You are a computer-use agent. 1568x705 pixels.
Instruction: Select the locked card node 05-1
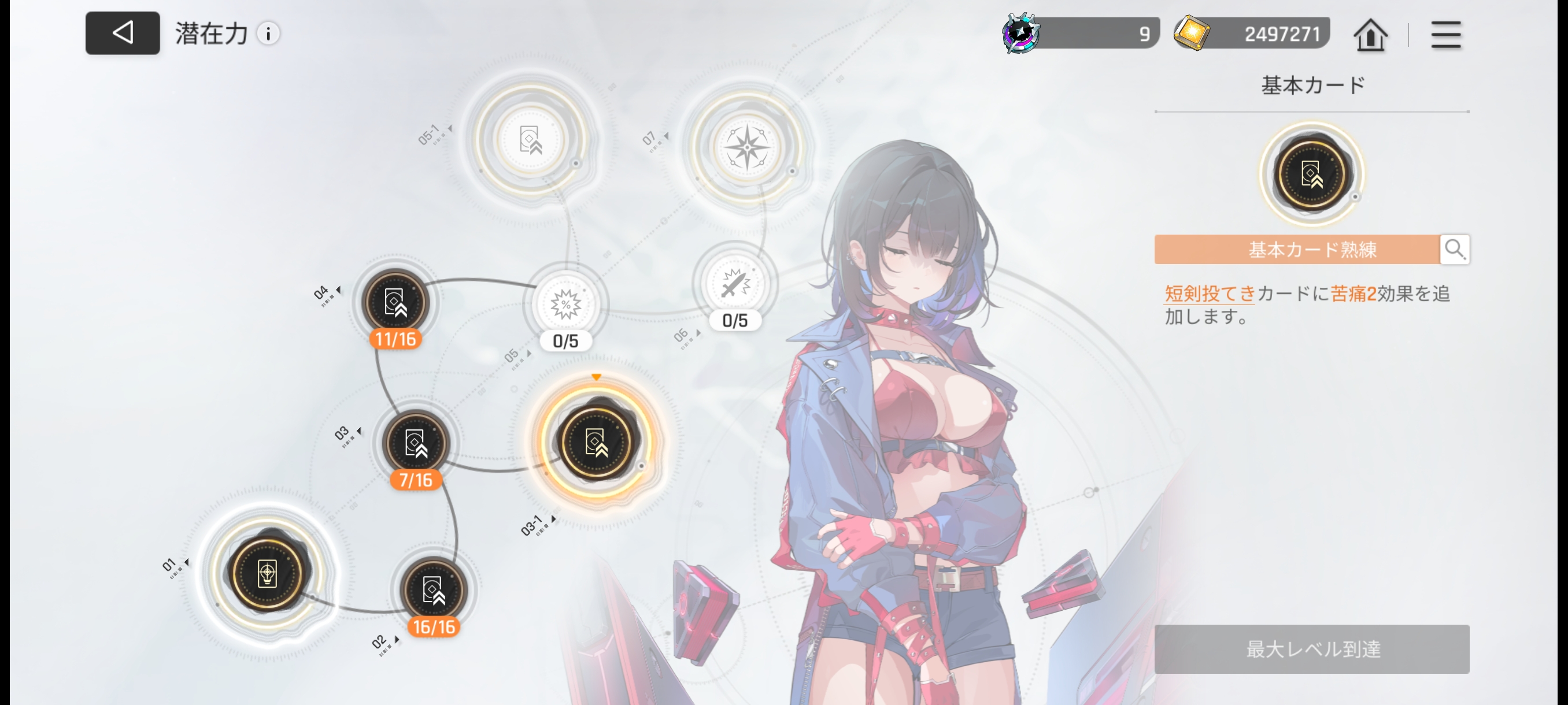pyautogui.click(x=530, y=140)
